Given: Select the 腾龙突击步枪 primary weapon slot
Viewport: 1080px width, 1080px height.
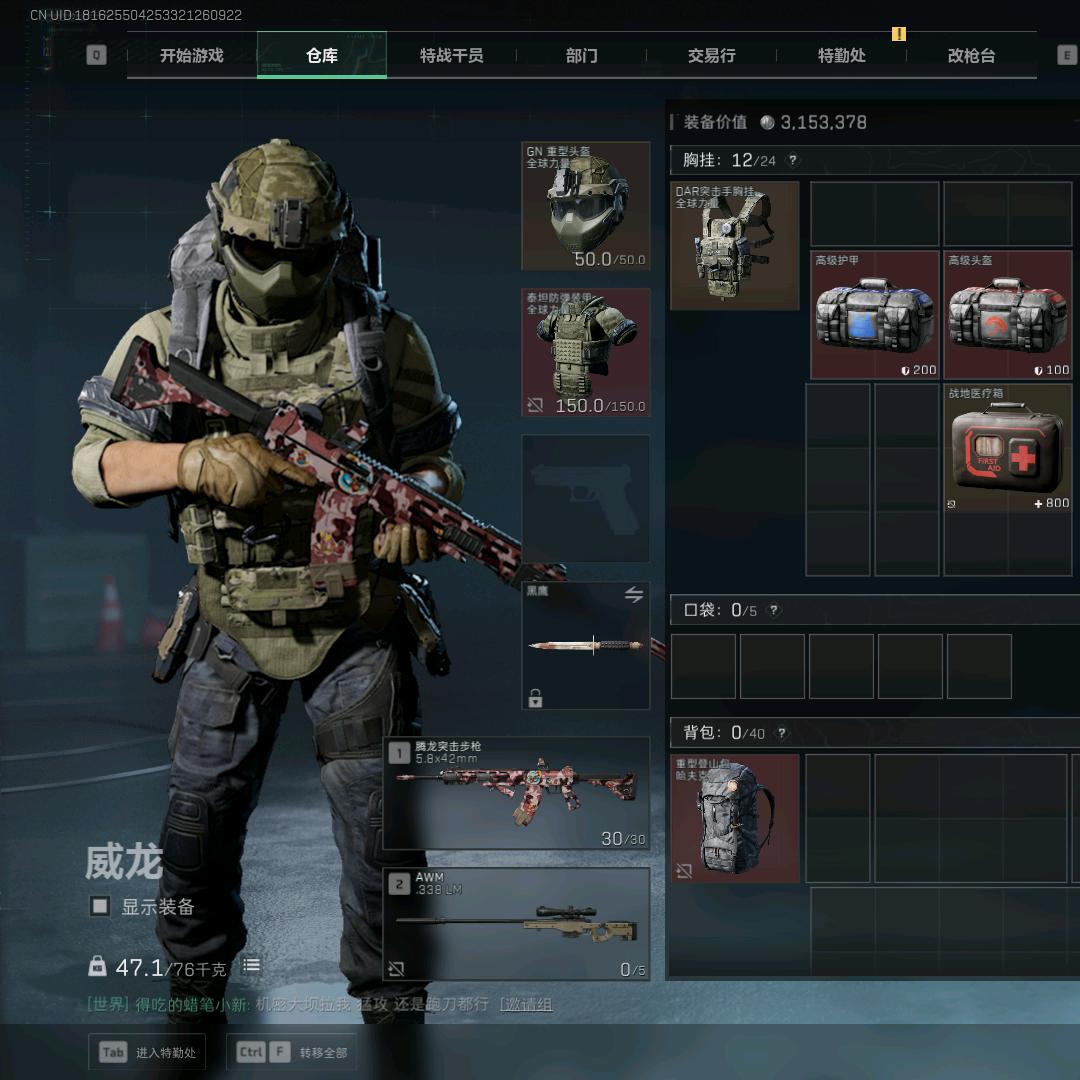Looking at the screenshot, I should point(516,794).
